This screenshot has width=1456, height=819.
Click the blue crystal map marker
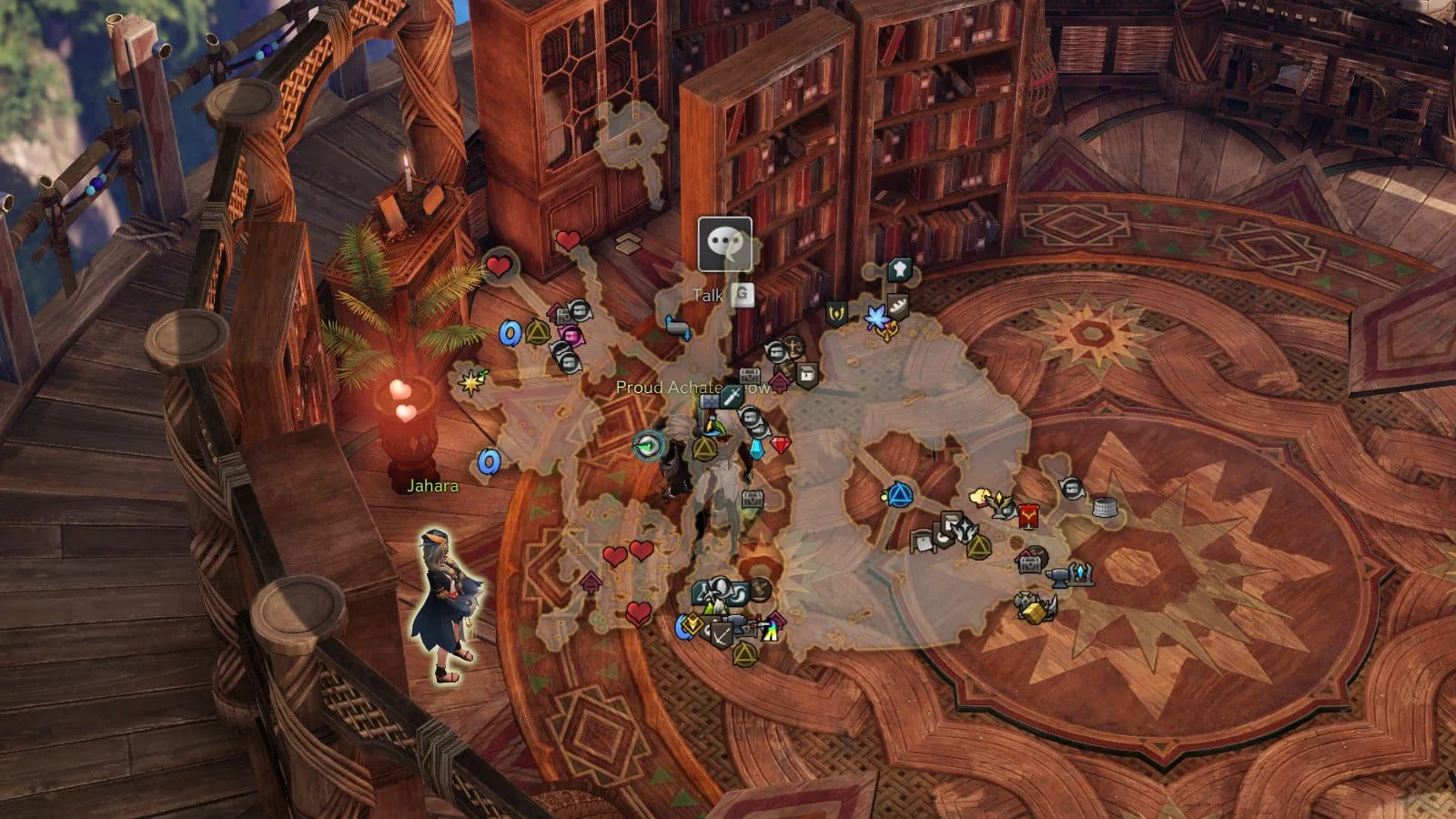click(x=757, y=450)
